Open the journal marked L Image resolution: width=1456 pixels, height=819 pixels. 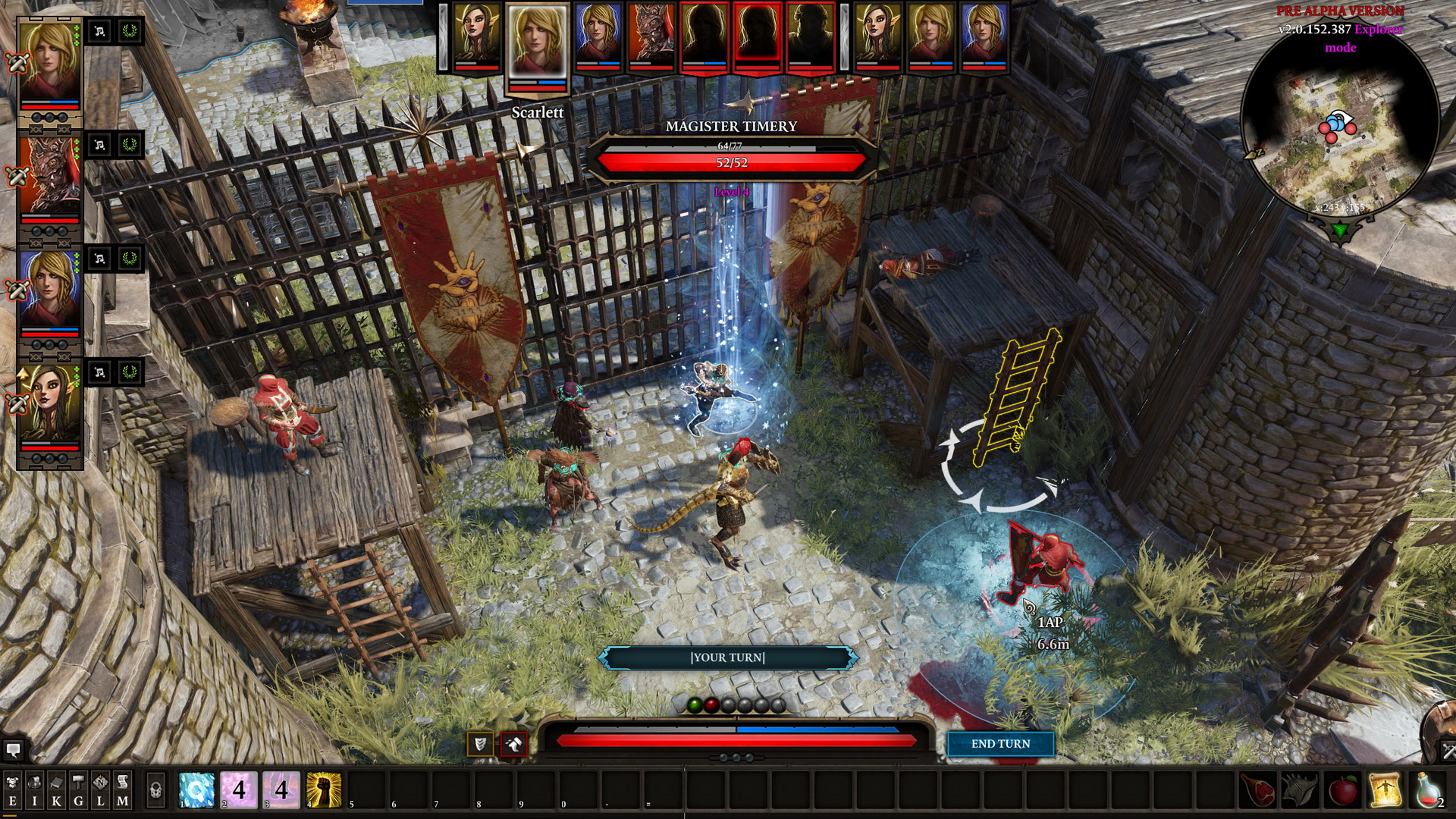[100, 790]
